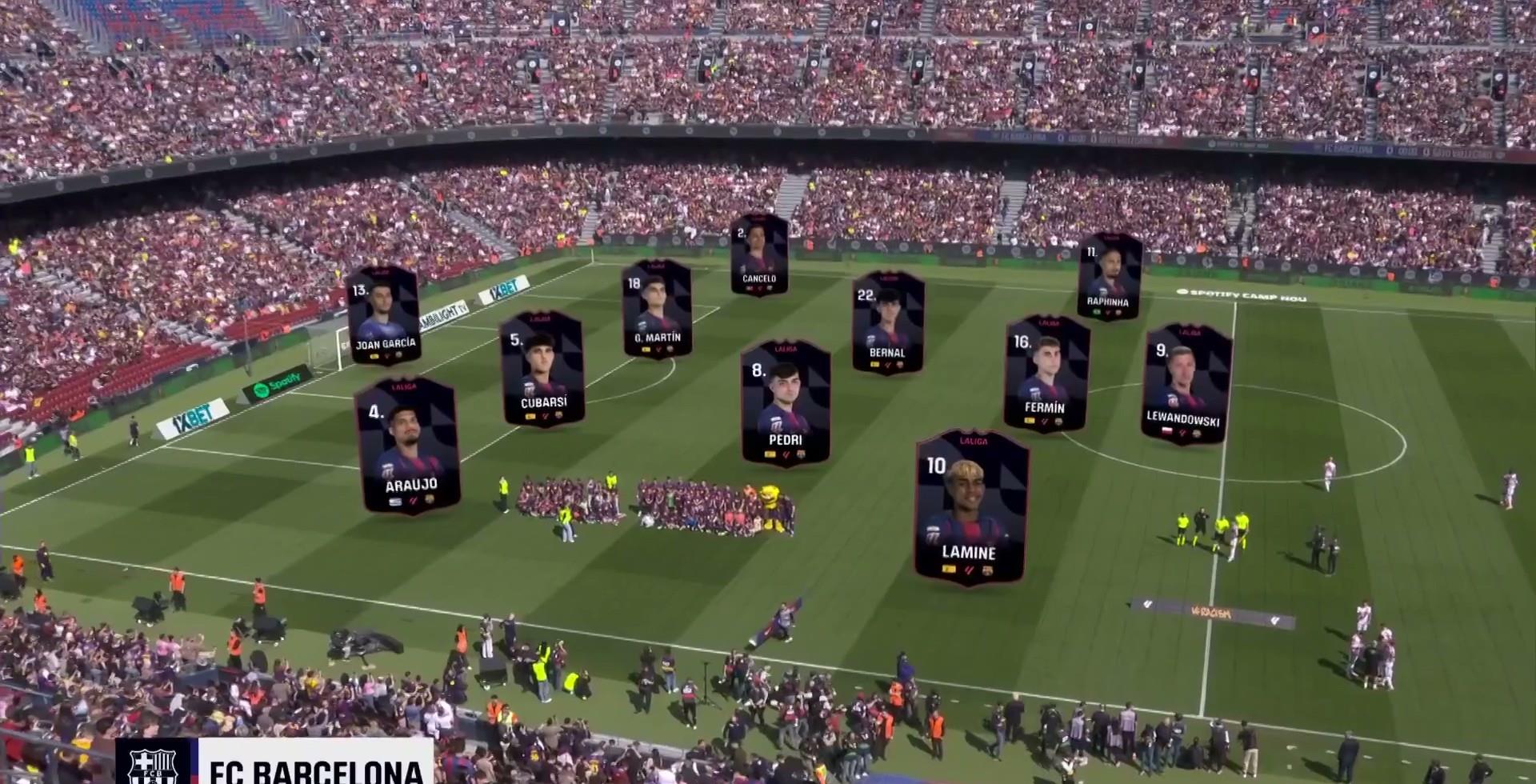Image resolution: width=1536 pixels, height=784 pixels.
Task: Choose Pedri's number 8 player card
Action: (786, 403)
